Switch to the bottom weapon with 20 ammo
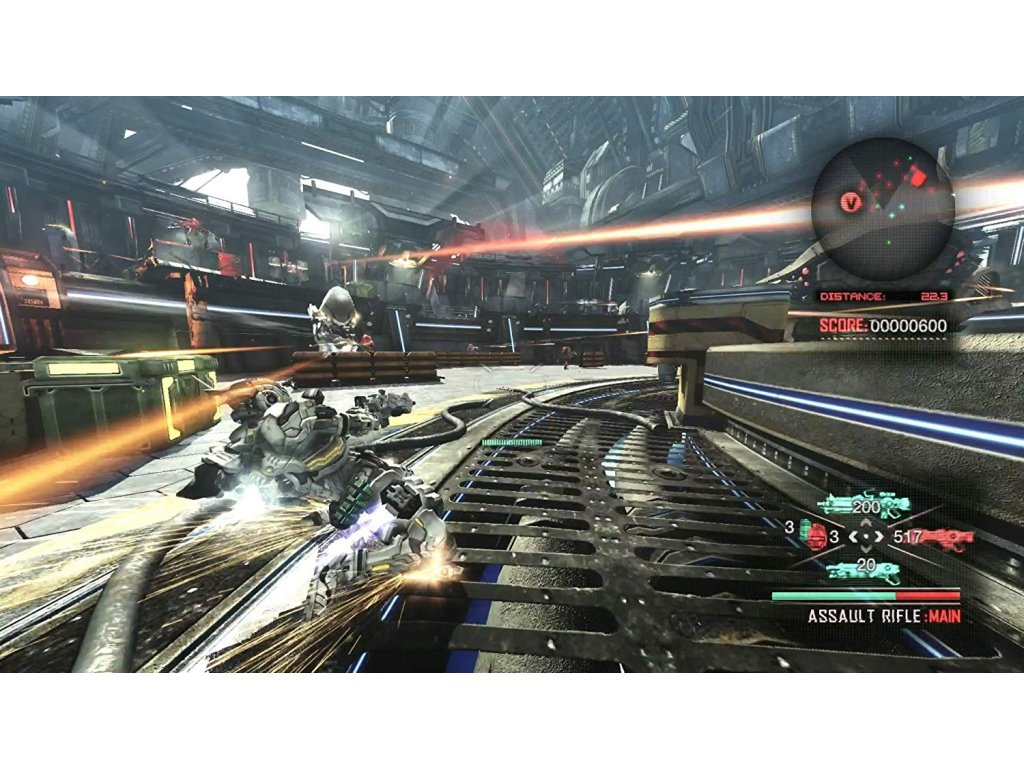Viewport: 1024px width, 768px height. click(x=863, y=572)
